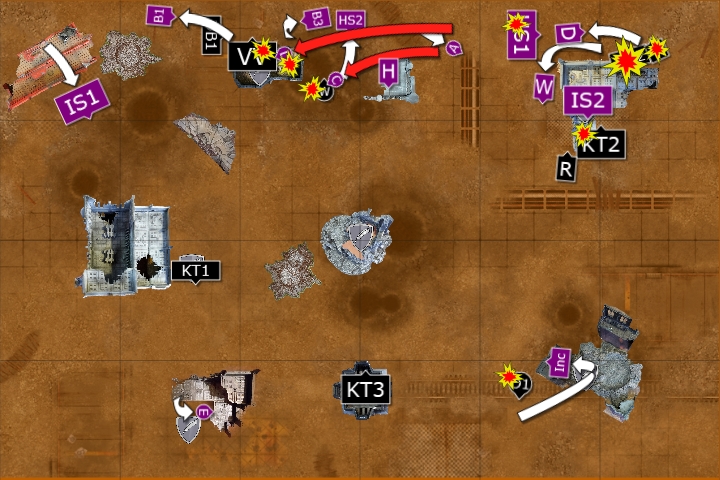Choose the black R unit marker
Viewport: 720px width, 480px height.
pos(566,168)
